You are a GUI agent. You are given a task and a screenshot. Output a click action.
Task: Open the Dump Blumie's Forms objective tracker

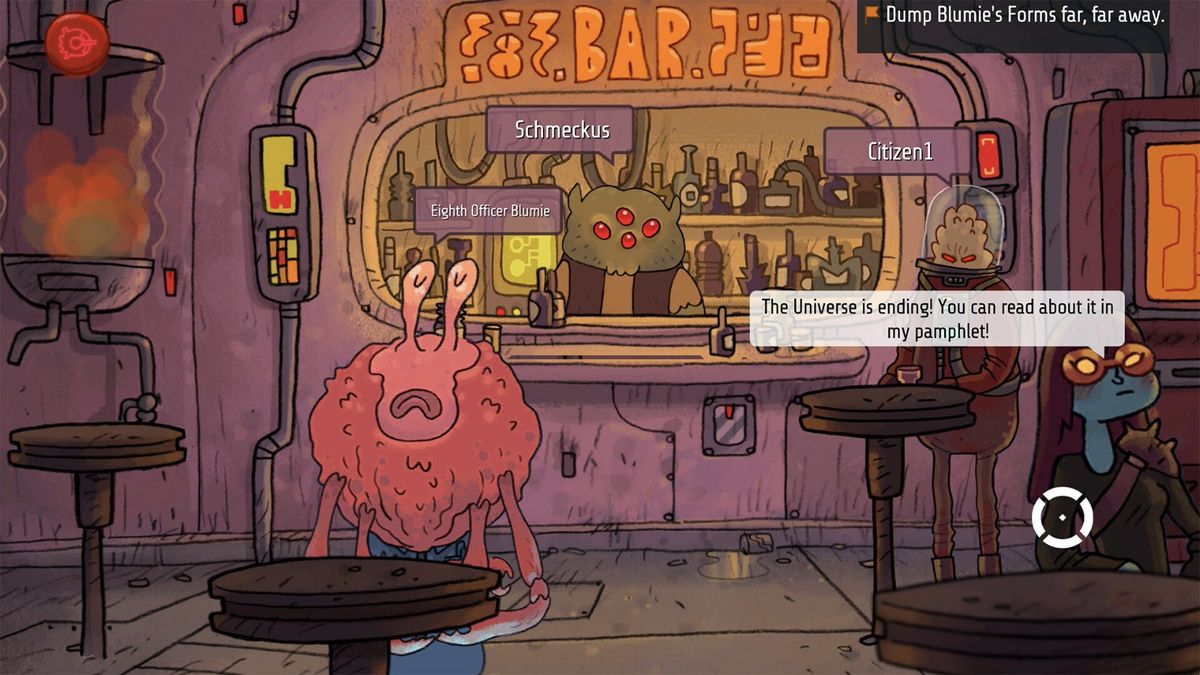click(x=1013, y=16)
